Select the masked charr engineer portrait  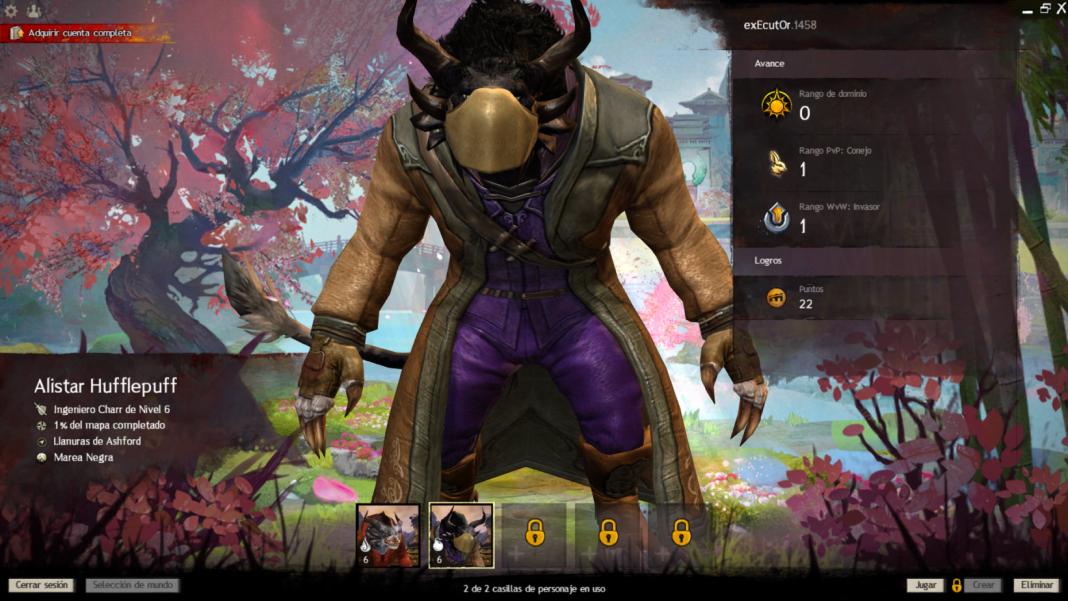[461, 536]
